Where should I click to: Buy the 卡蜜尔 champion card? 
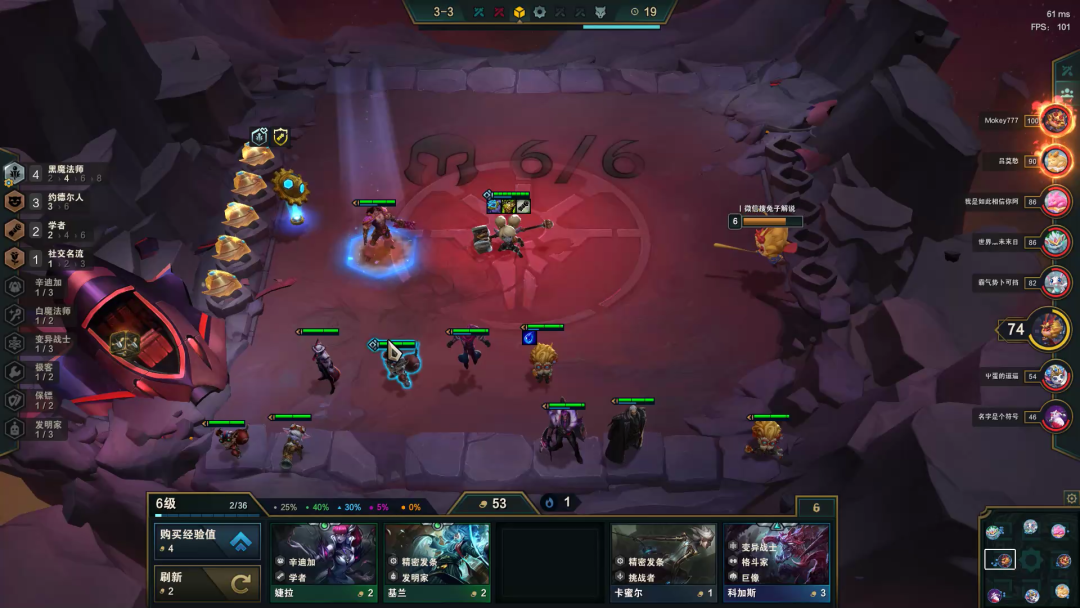pos(664,561)
